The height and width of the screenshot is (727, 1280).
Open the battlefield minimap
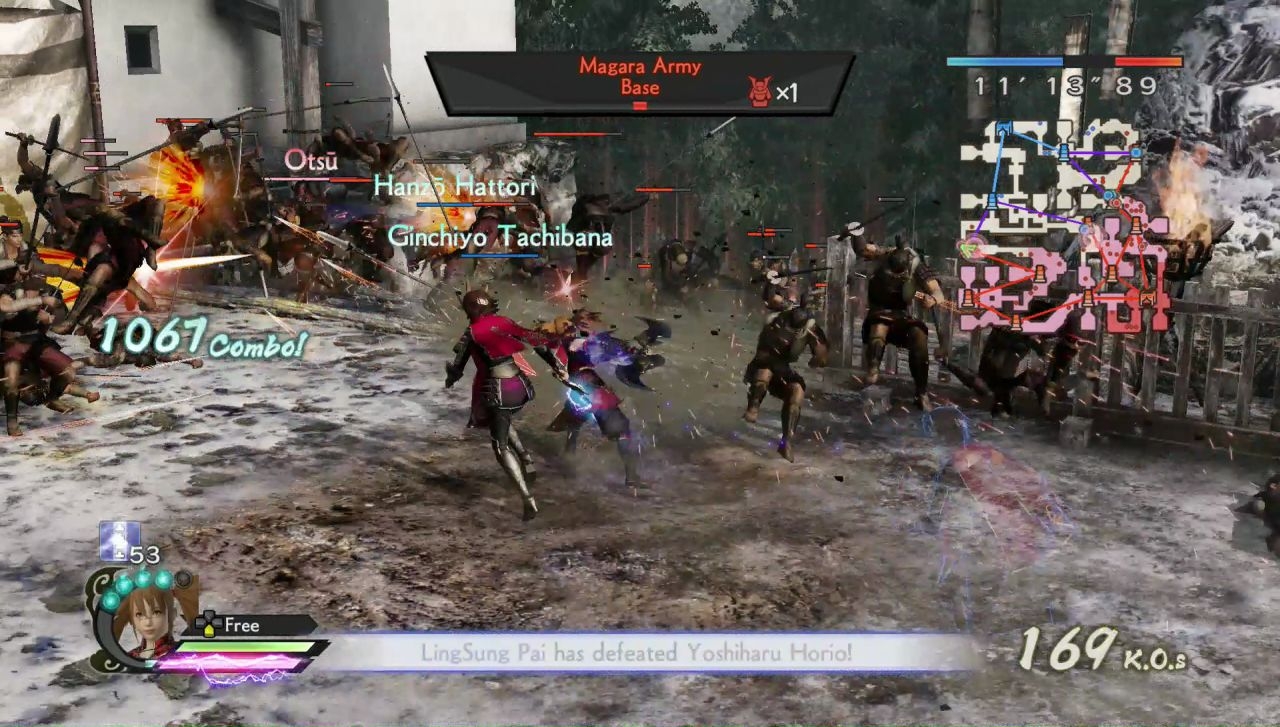(1065, 225)
